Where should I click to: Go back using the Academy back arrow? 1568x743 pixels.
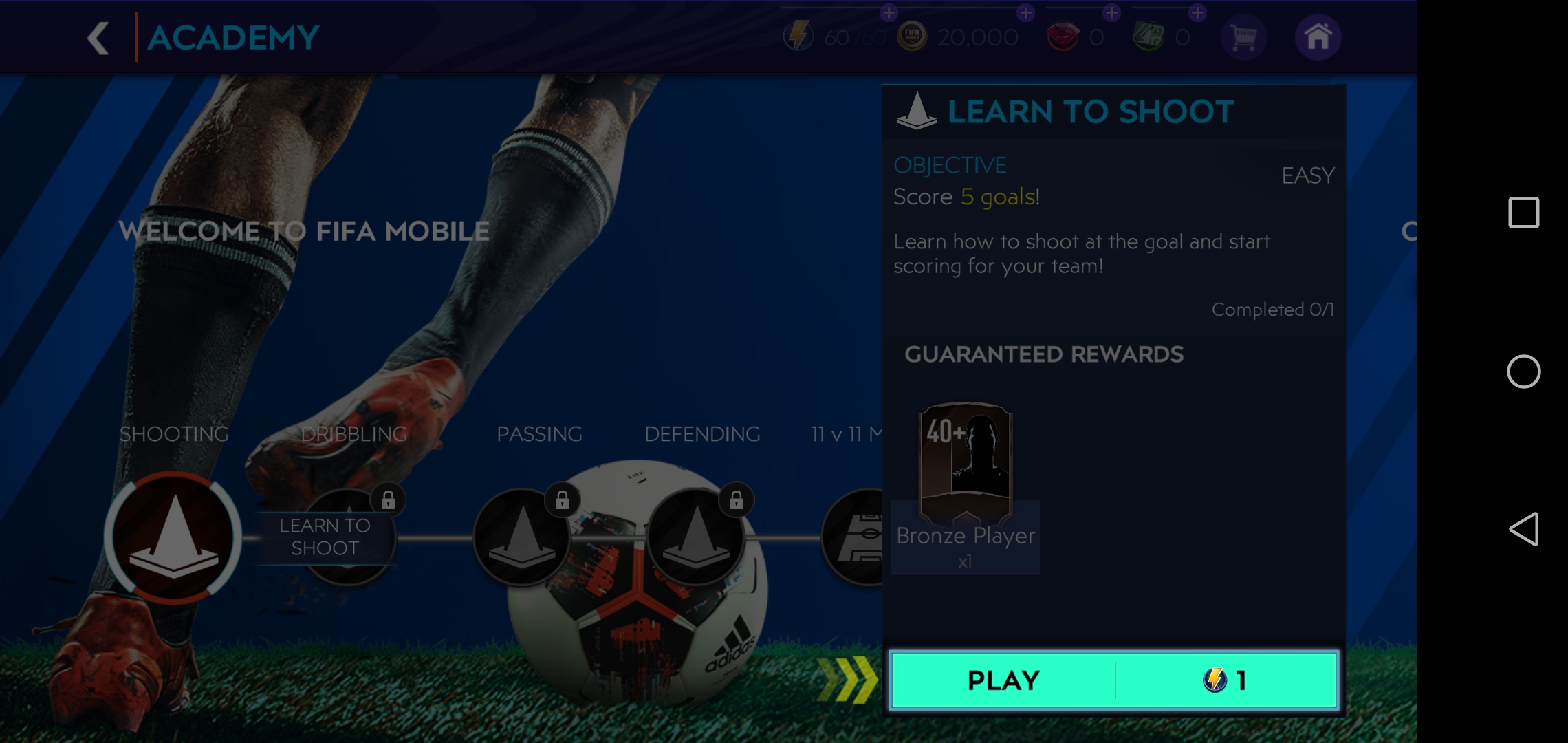click(98, 38)
